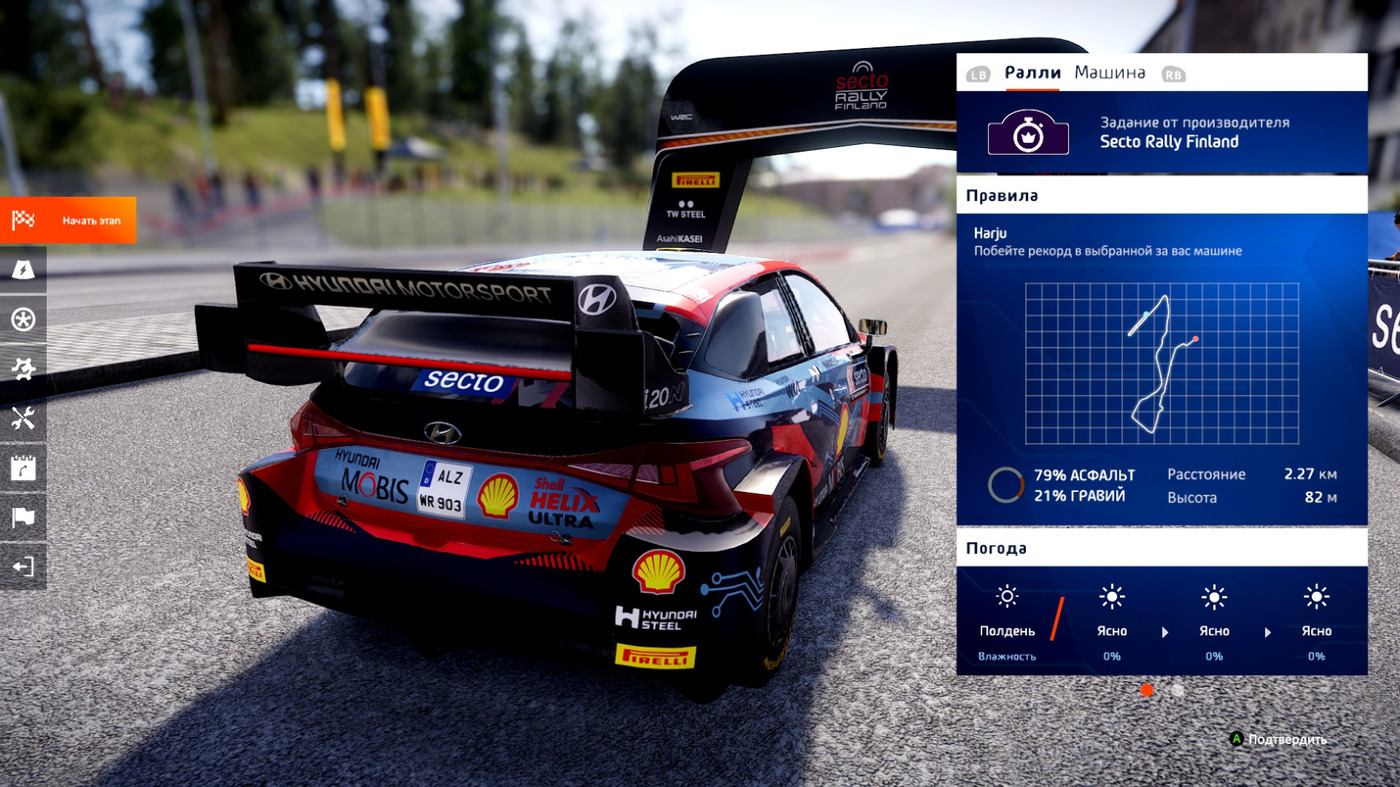Viewport: 1400px width, 787px height.
Task: Click the stopwatch manufacturer task emblem
Action: pyautogui.click(x=1028, y=133)
